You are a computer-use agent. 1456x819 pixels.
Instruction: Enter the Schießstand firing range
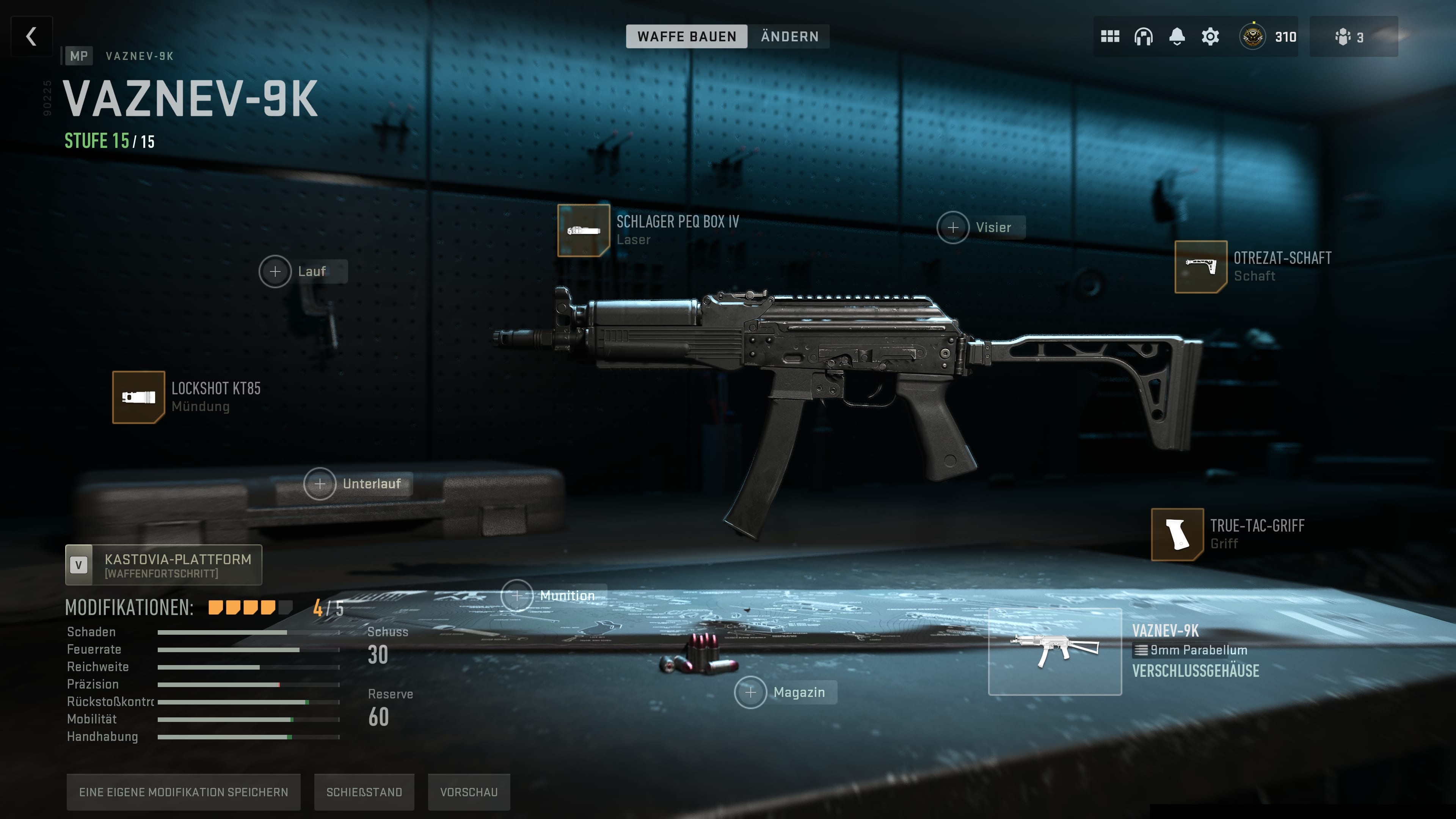click(364, 792)
